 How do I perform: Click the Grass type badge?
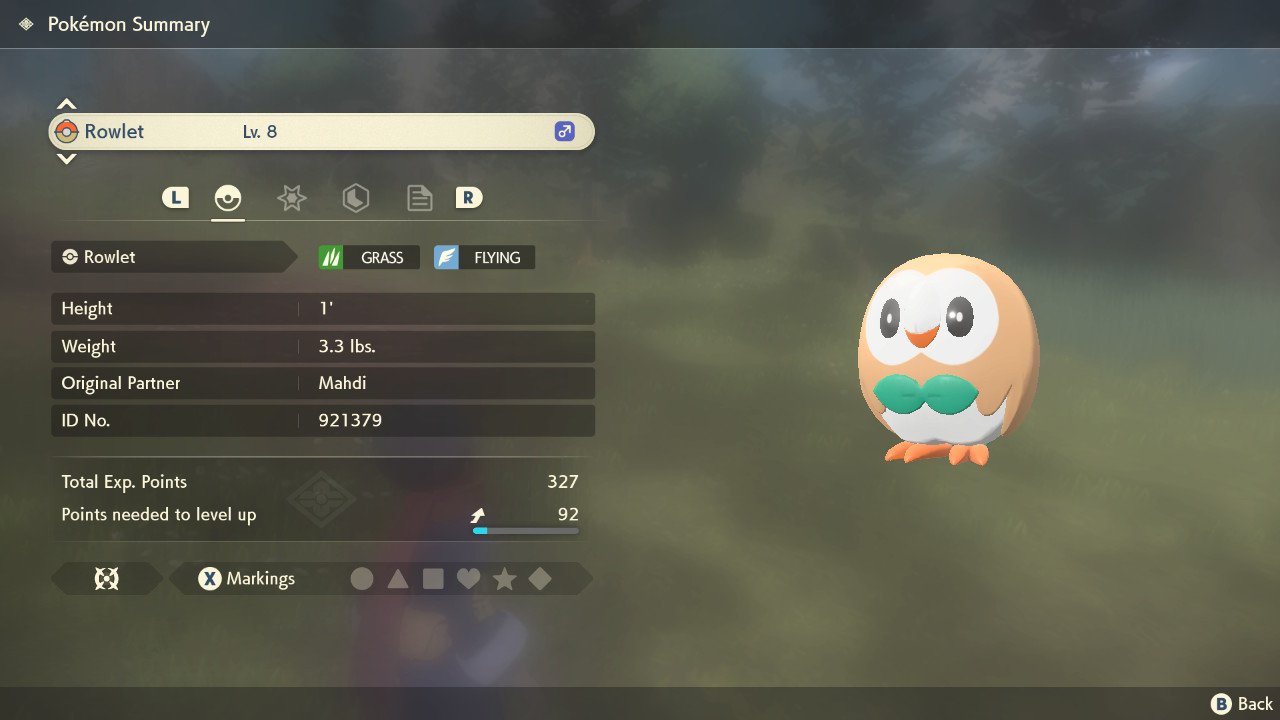[369, 257]
